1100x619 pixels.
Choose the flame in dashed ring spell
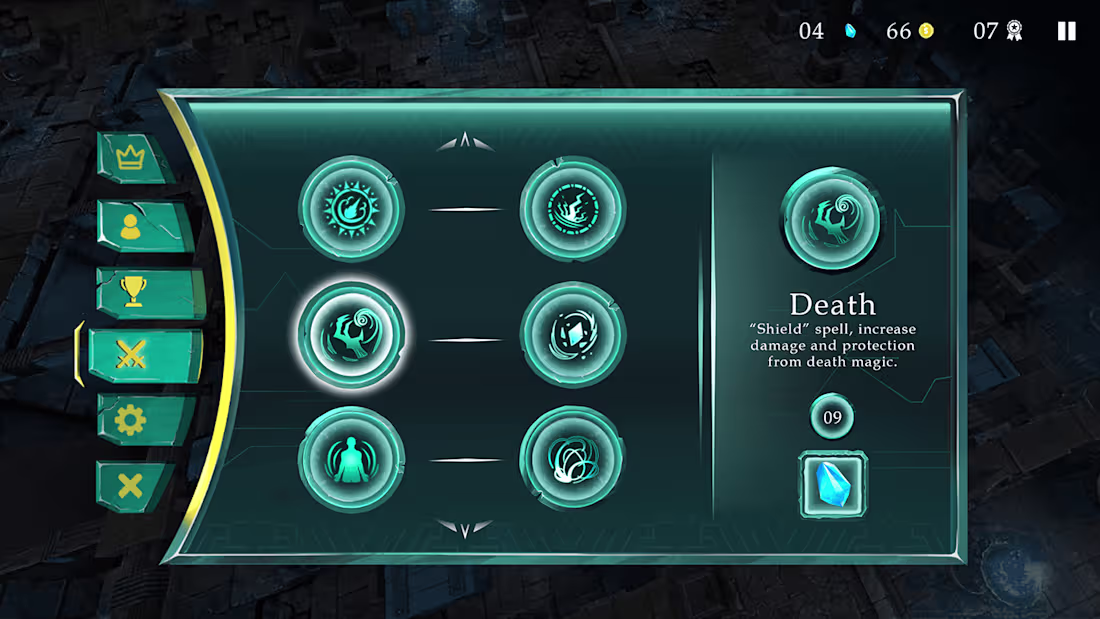coord(573,209)
